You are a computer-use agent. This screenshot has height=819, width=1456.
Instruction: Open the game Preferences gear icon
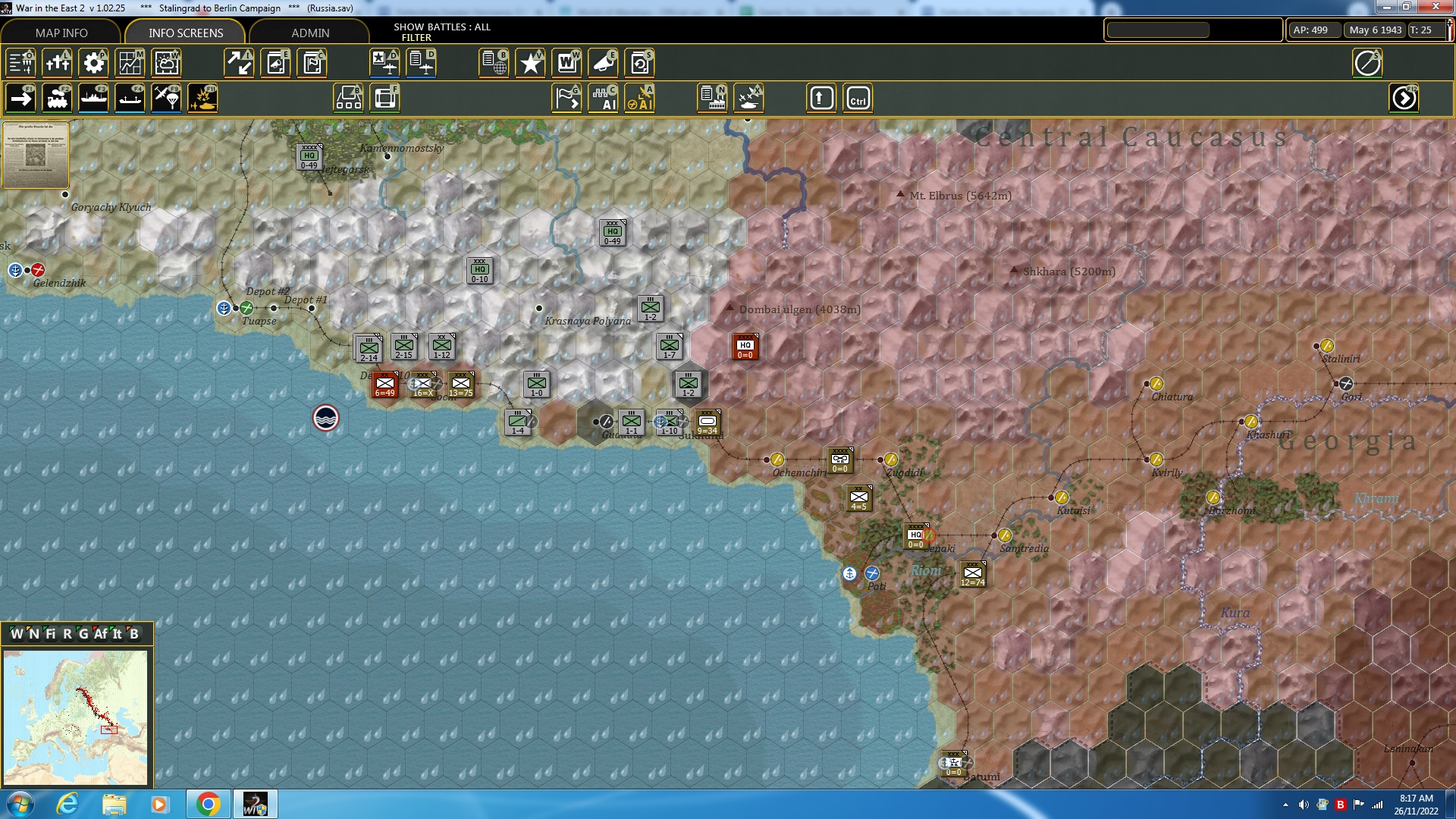point(93,63)
